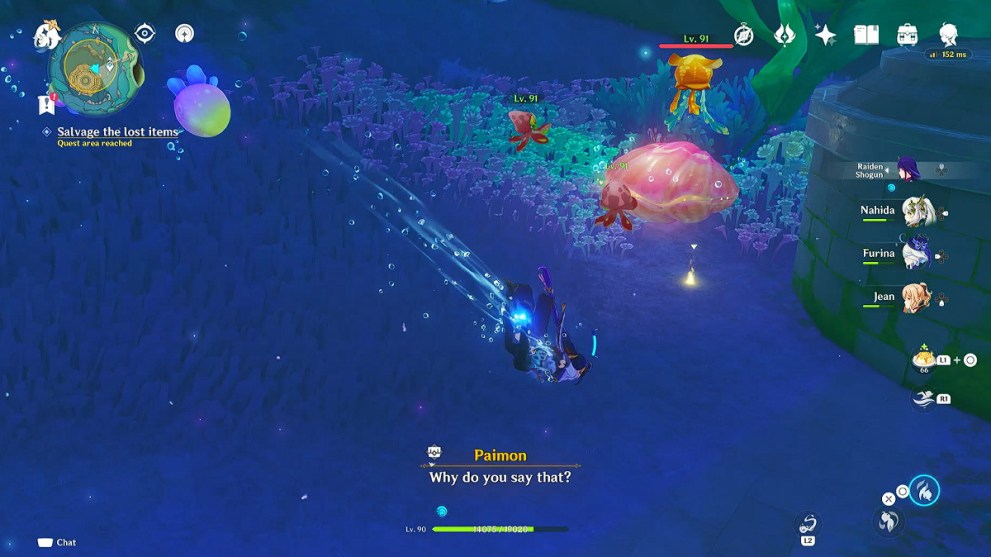The height and width of the screenshot is (557, 991).
Task: Activate the blue-ringed underwater skill
Action: coord(925,491)
